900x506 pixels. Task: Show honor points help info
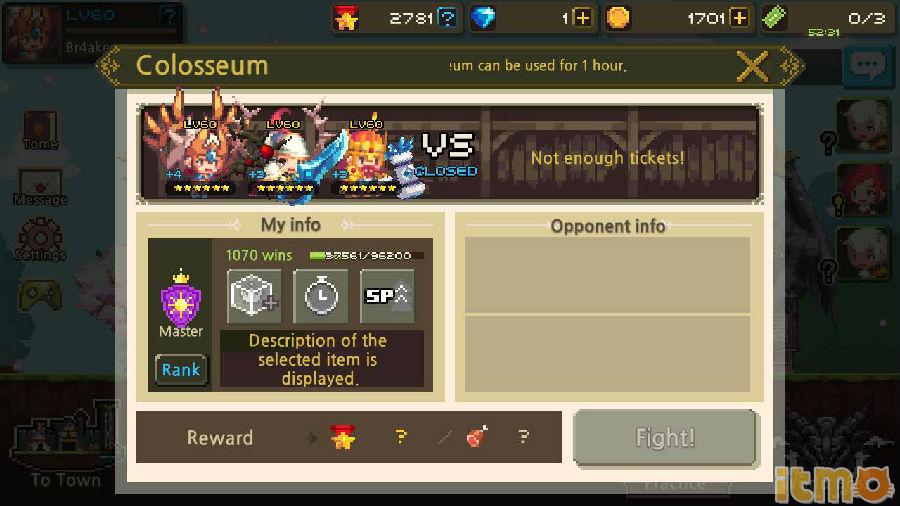[448, 18]
